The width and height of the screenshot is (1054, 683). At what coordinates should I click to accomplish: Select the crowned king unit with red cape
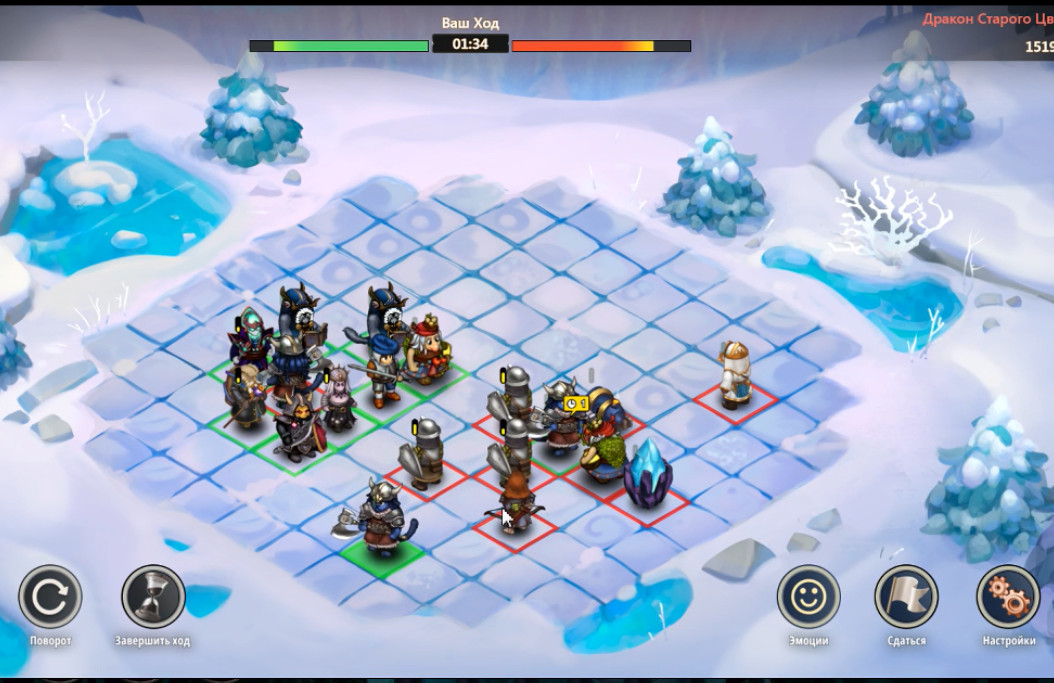pyautogui.click(x=431, y=349)
